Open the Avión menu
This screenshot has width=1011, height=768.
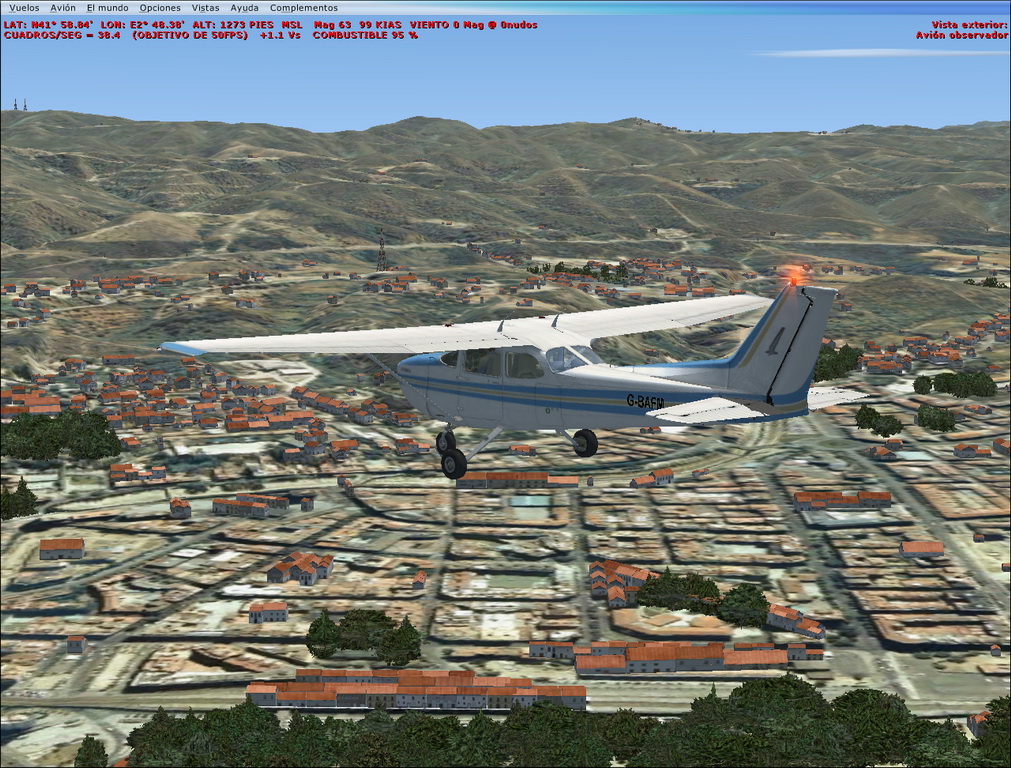pos(63,8)
